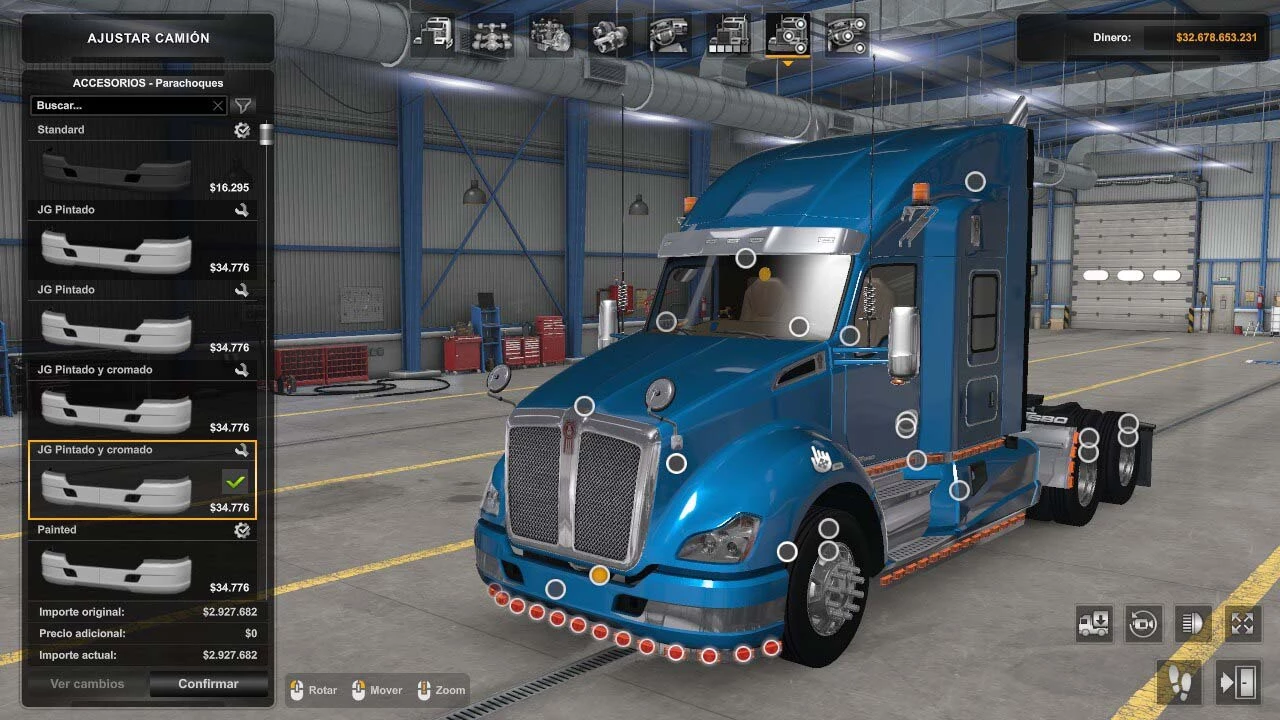Open Ver cambios to review changes
This screenshot has width=1280, height=720.
pos(86,683)
